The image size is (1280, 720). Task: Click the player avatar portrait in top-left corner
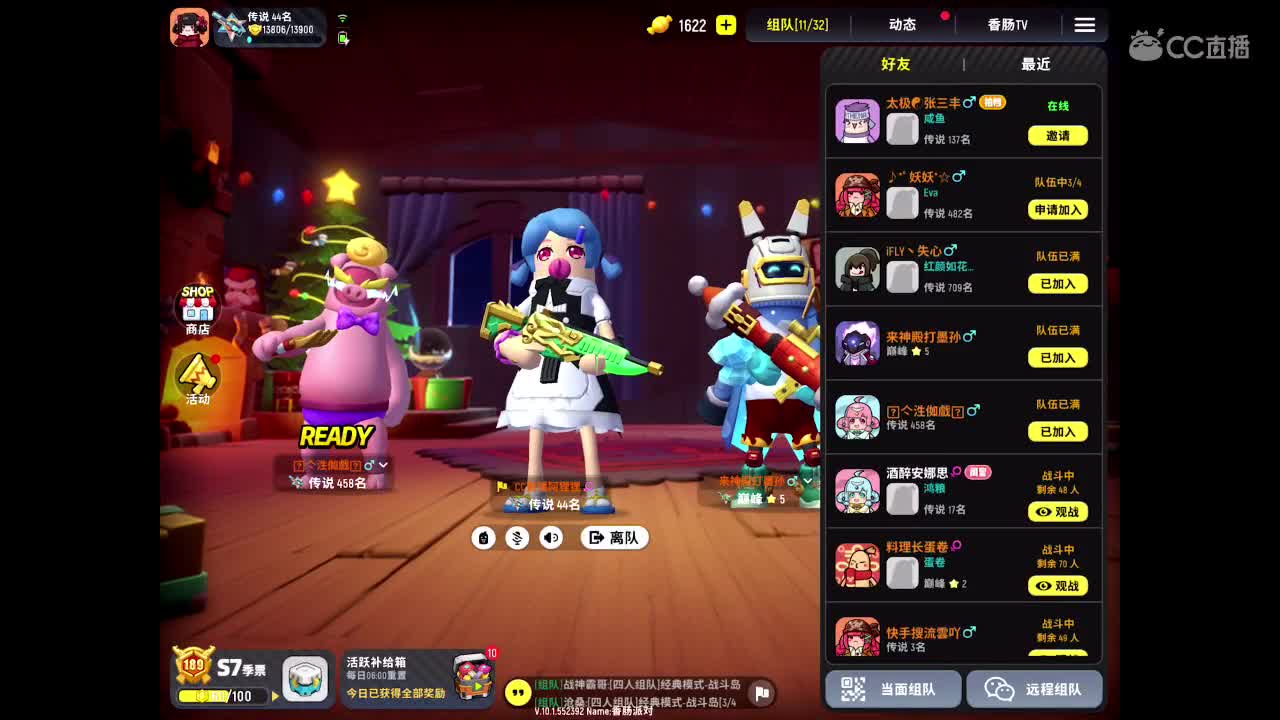click(189, 27)
